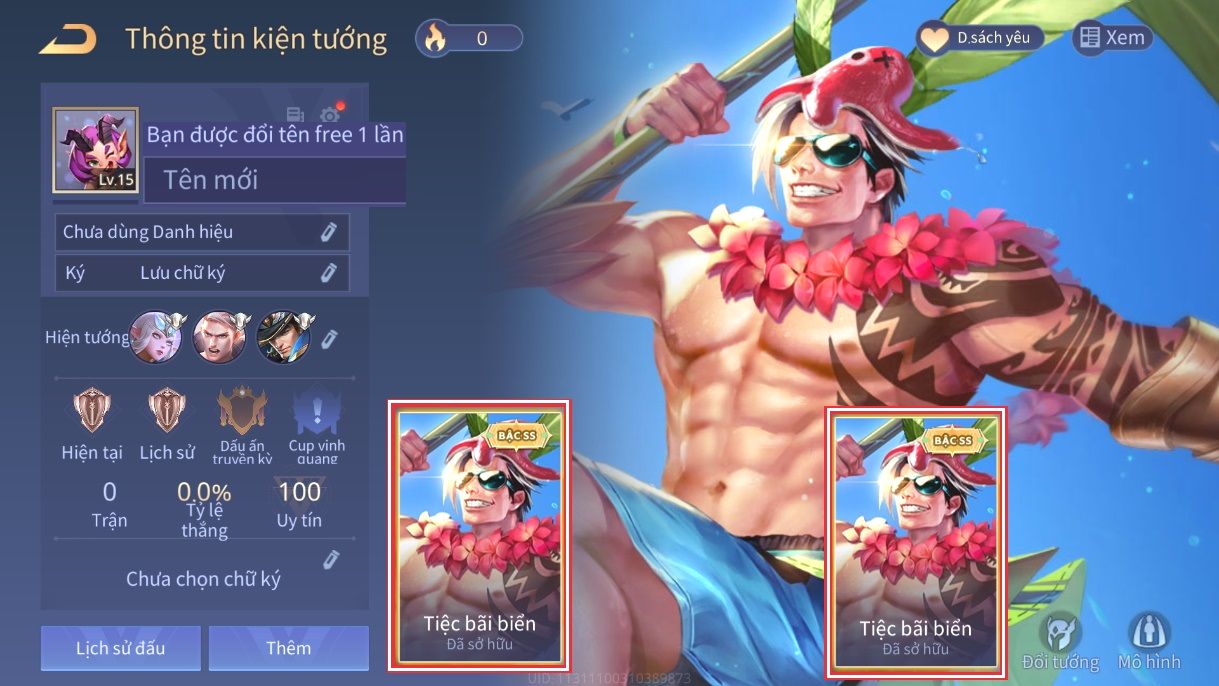Open the Lịch sử đấu match history
1219x686 pixels.
[x=121, y=648]
